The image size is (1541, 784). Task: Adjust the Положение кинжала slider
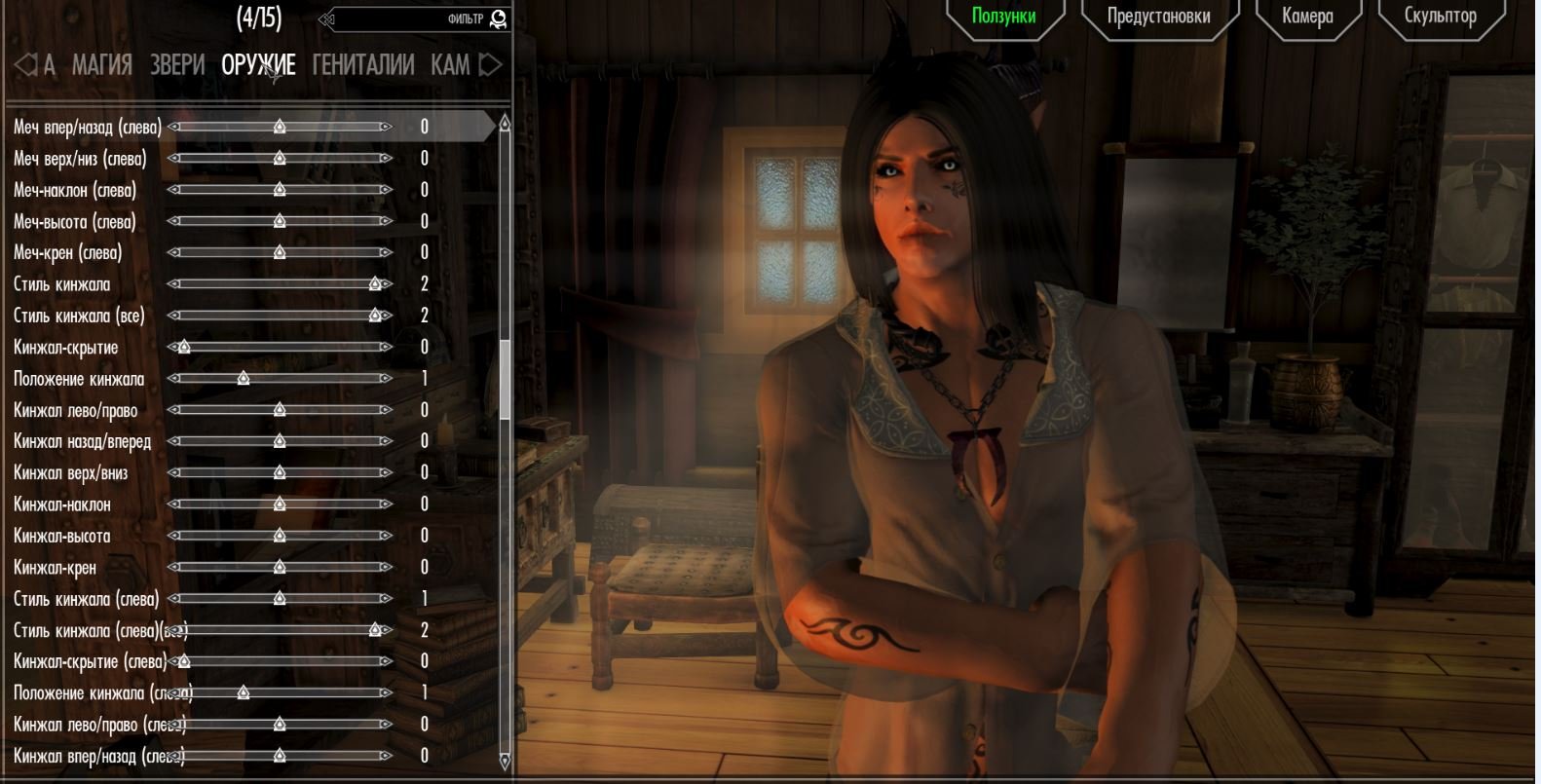coord(244,379)
